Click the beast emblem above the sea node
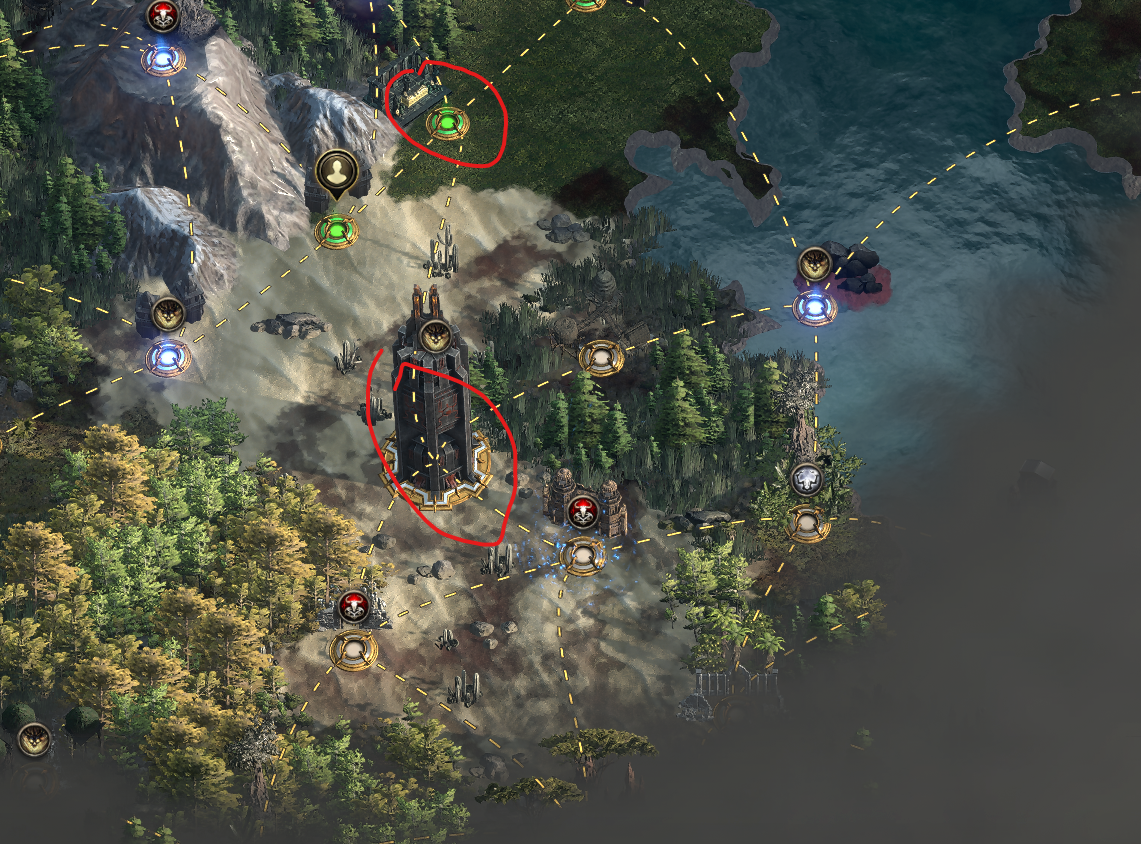1141x844 pixels. click(815, 264)
